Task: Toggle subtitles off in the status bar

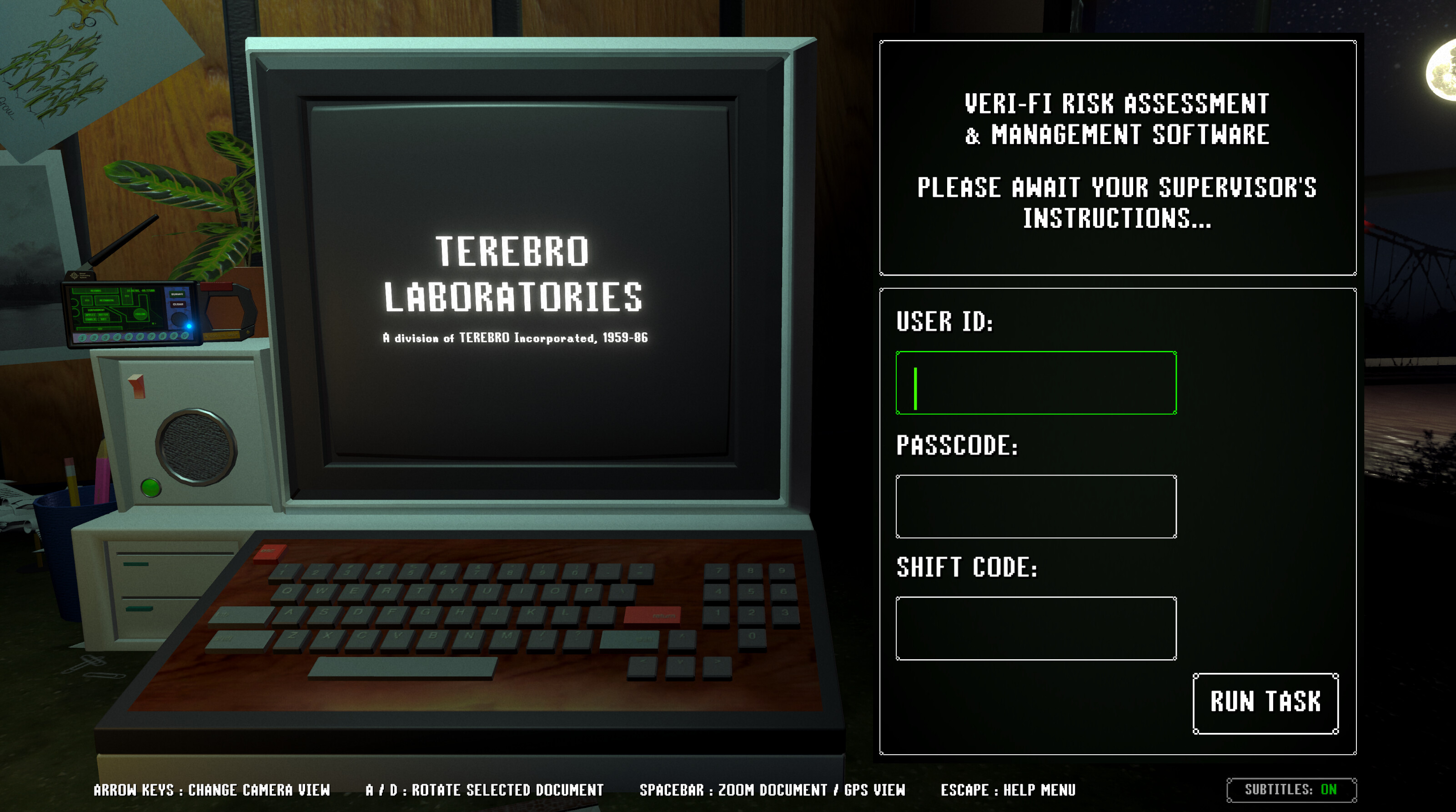Action: pos(1291,789)
